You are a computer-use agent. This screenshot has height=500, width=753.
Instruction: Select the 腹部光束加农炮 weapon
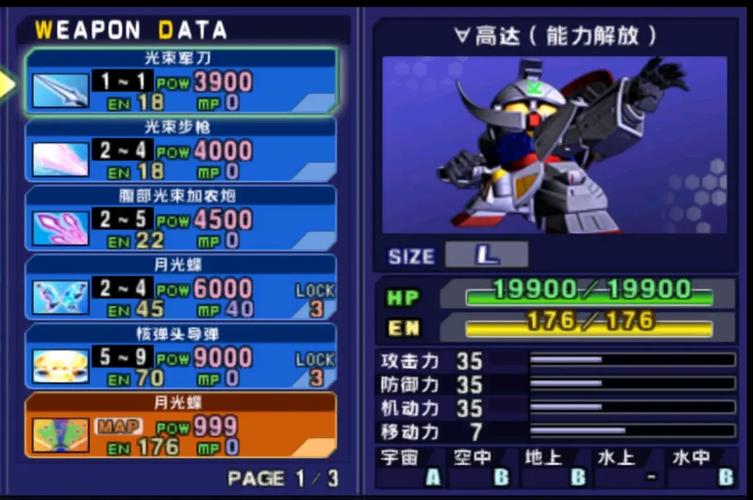point(181,219)
